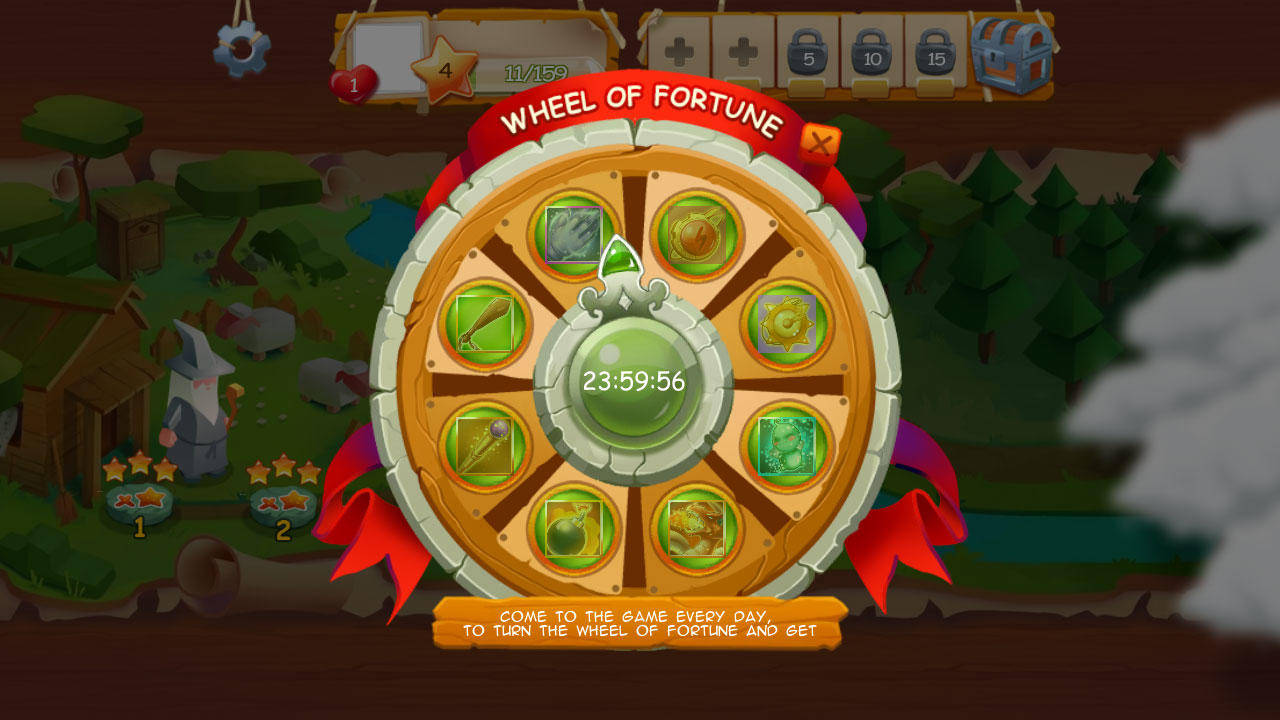Viewport: 1280px width, 720px height.
Task: Open the 11/159 progress bar
Action: pos(534,72)
